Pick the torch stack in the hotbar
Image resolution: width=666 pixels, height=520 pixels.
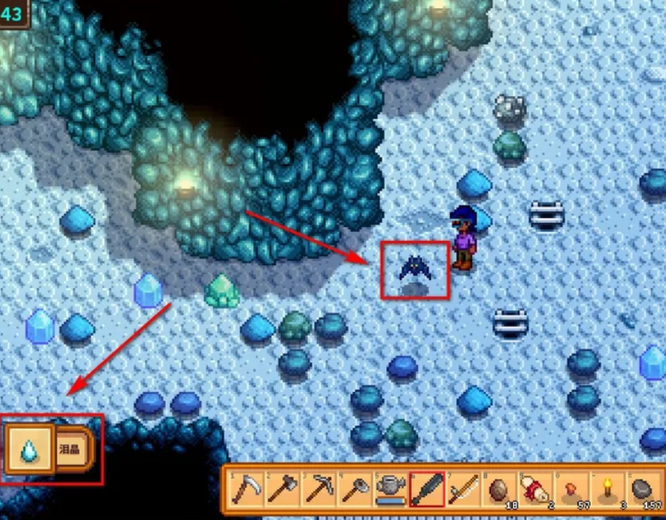pos(607,490)
